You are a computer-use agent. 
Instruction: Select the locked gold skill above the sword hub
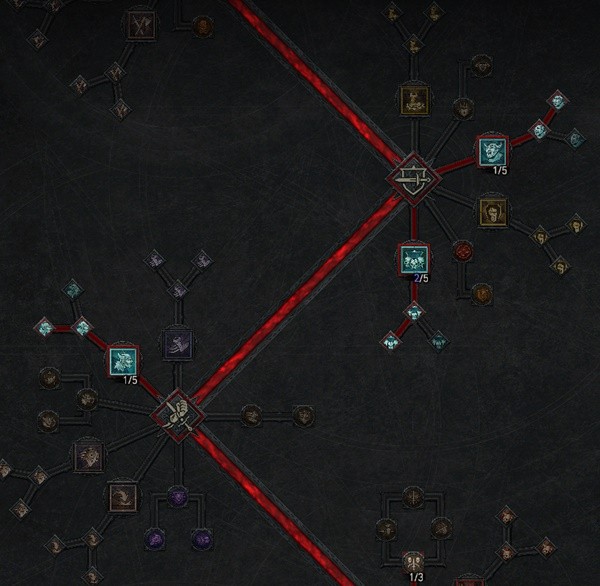tap(413, 99)
